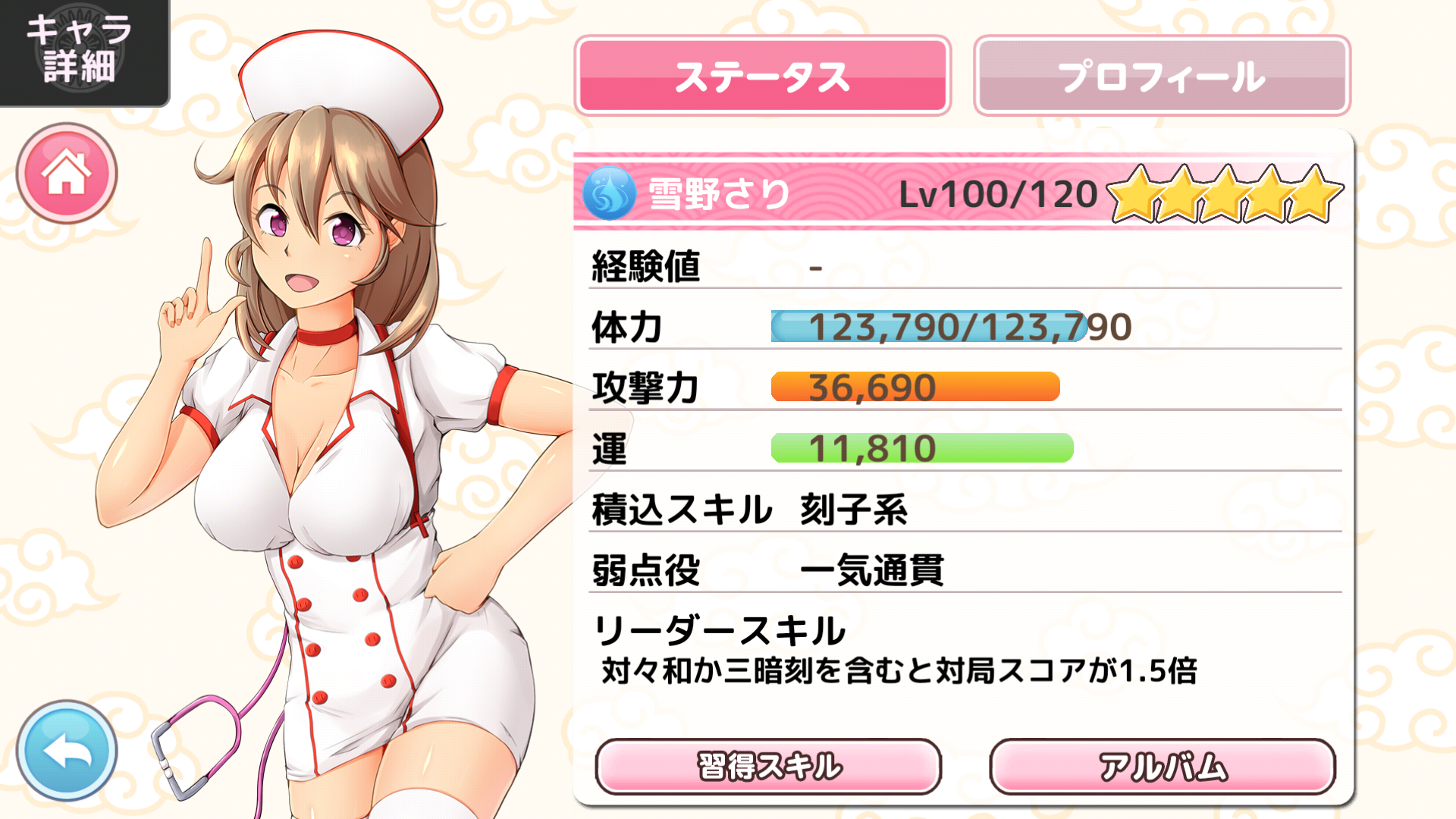1456x819 pixels.
Task: Switch to the ステータス tab
Action: pyautogui.click(x=762, y=76)
